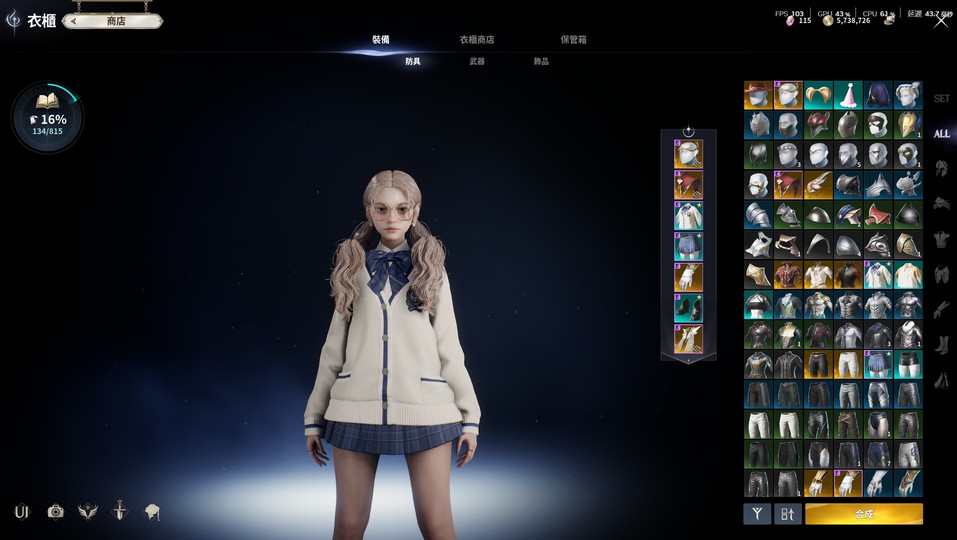Toggle the UI visibility icon

pos(22,512)
